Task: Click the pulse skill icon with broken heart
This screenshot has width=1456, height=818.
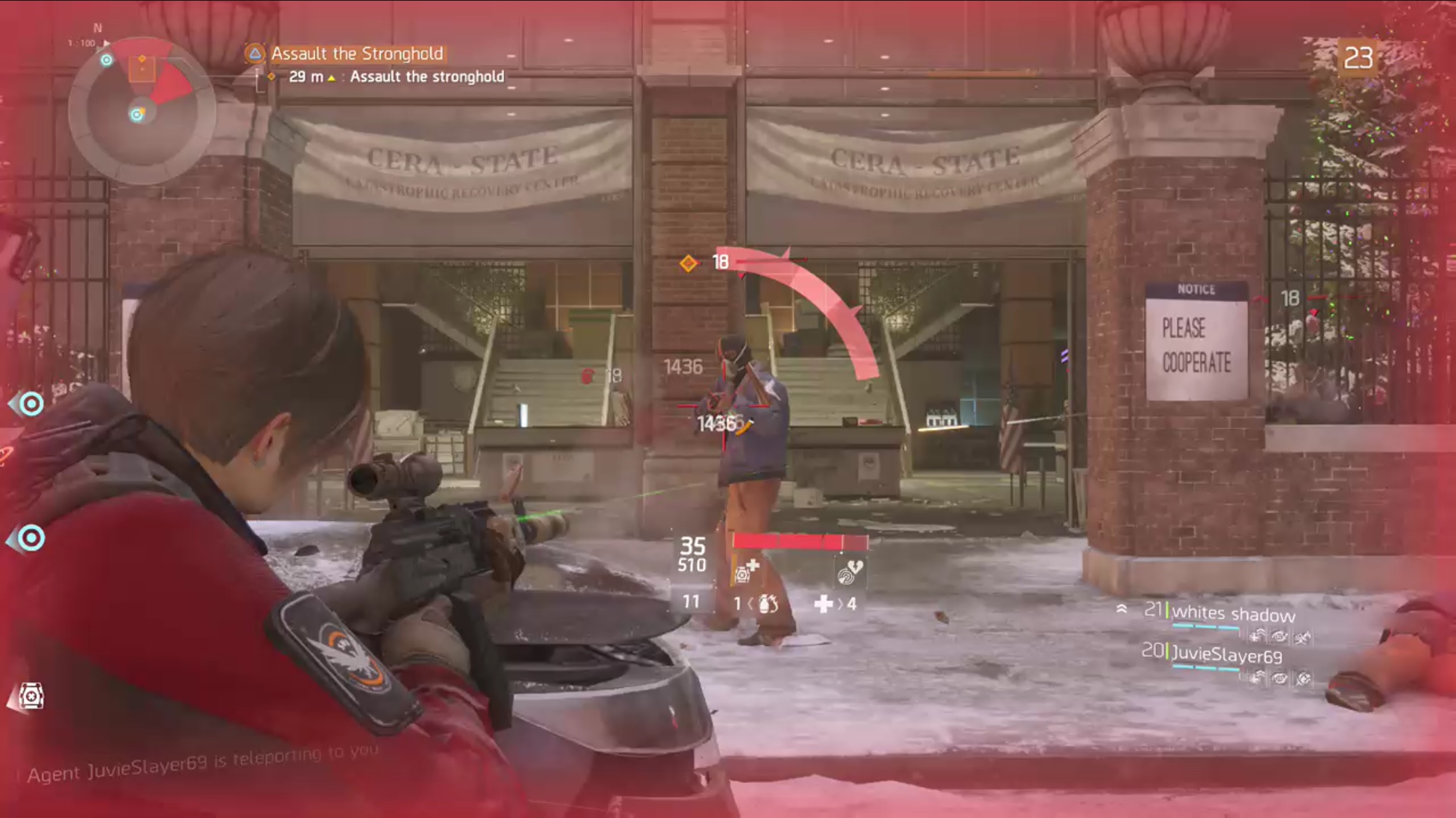Action: [847, 571]
